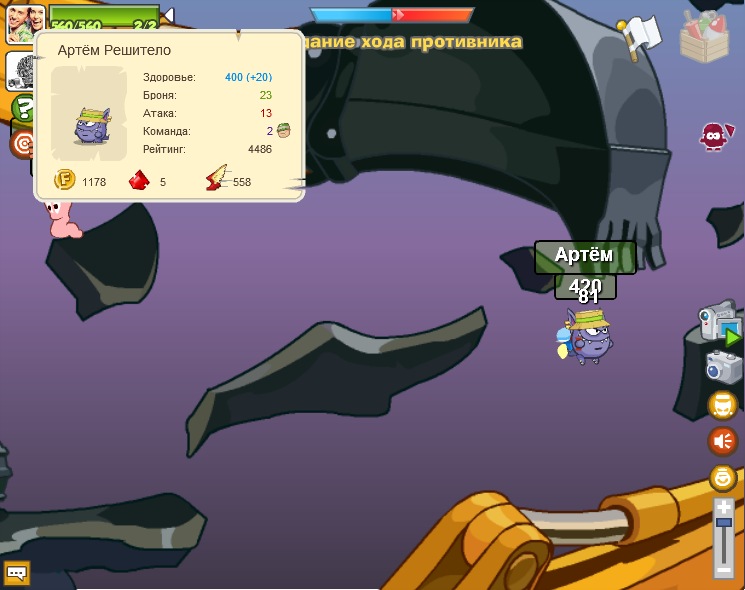This screenshot has width=745, height=590.
Task: Click the round yellow button below the speaker
Action: tap(722, 477)
